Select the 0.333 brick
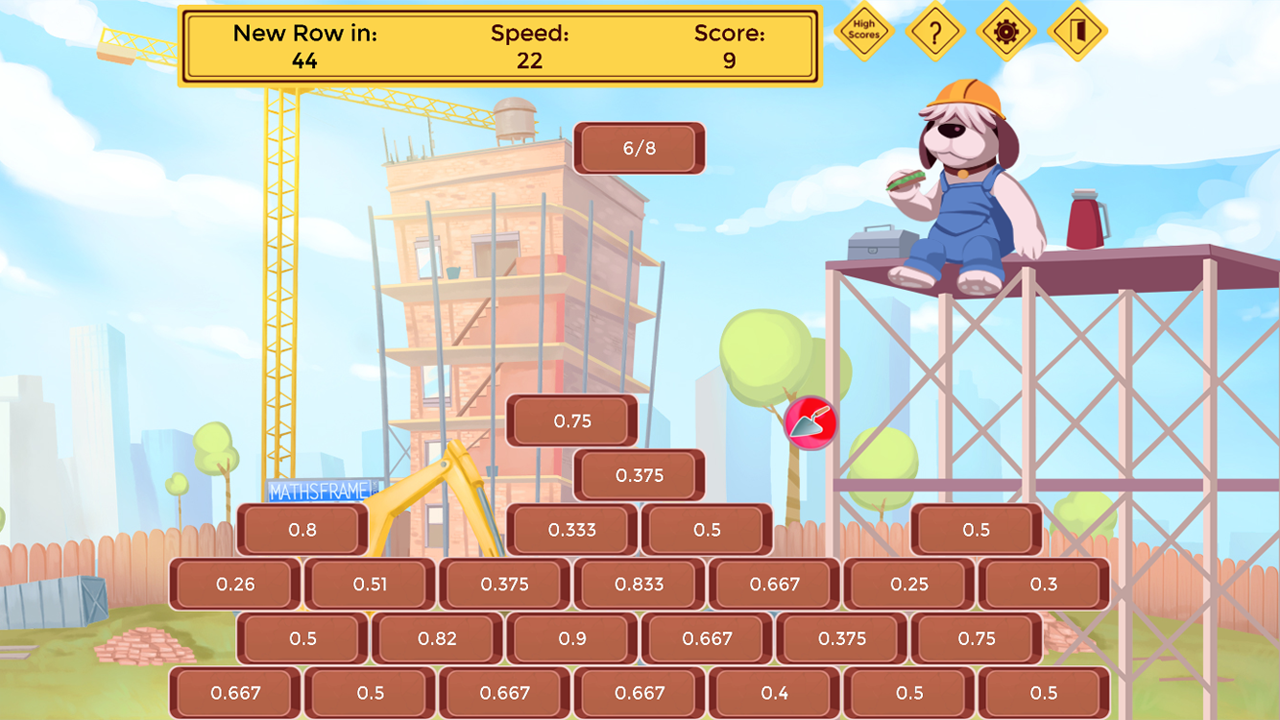This screenshot has height=720, width=1280. tap(572, 530)
